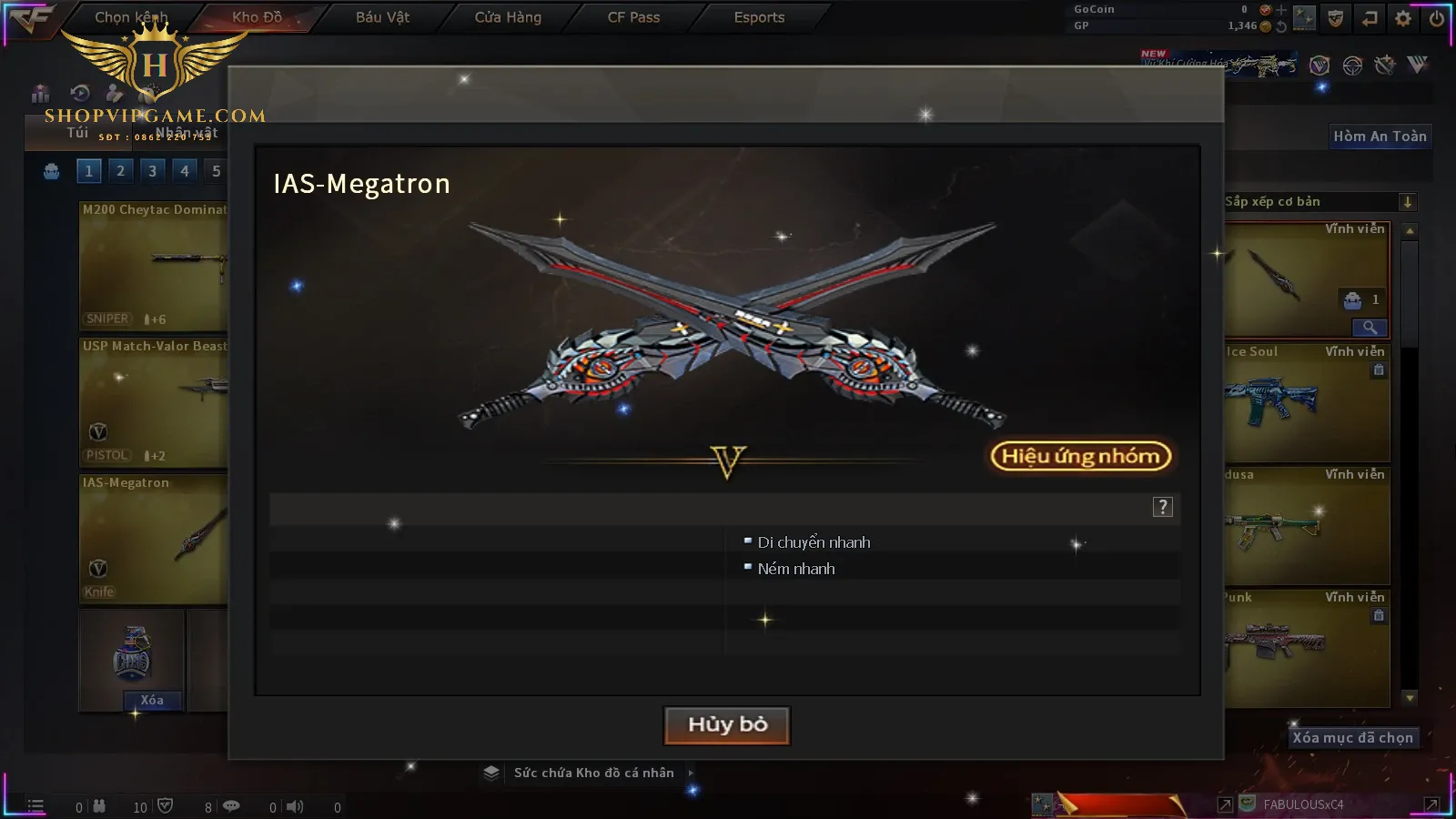Image resolution: width=1456 pixels, height=819 pixels.
Task: Open the CF Pass menu
Action: 633,17
